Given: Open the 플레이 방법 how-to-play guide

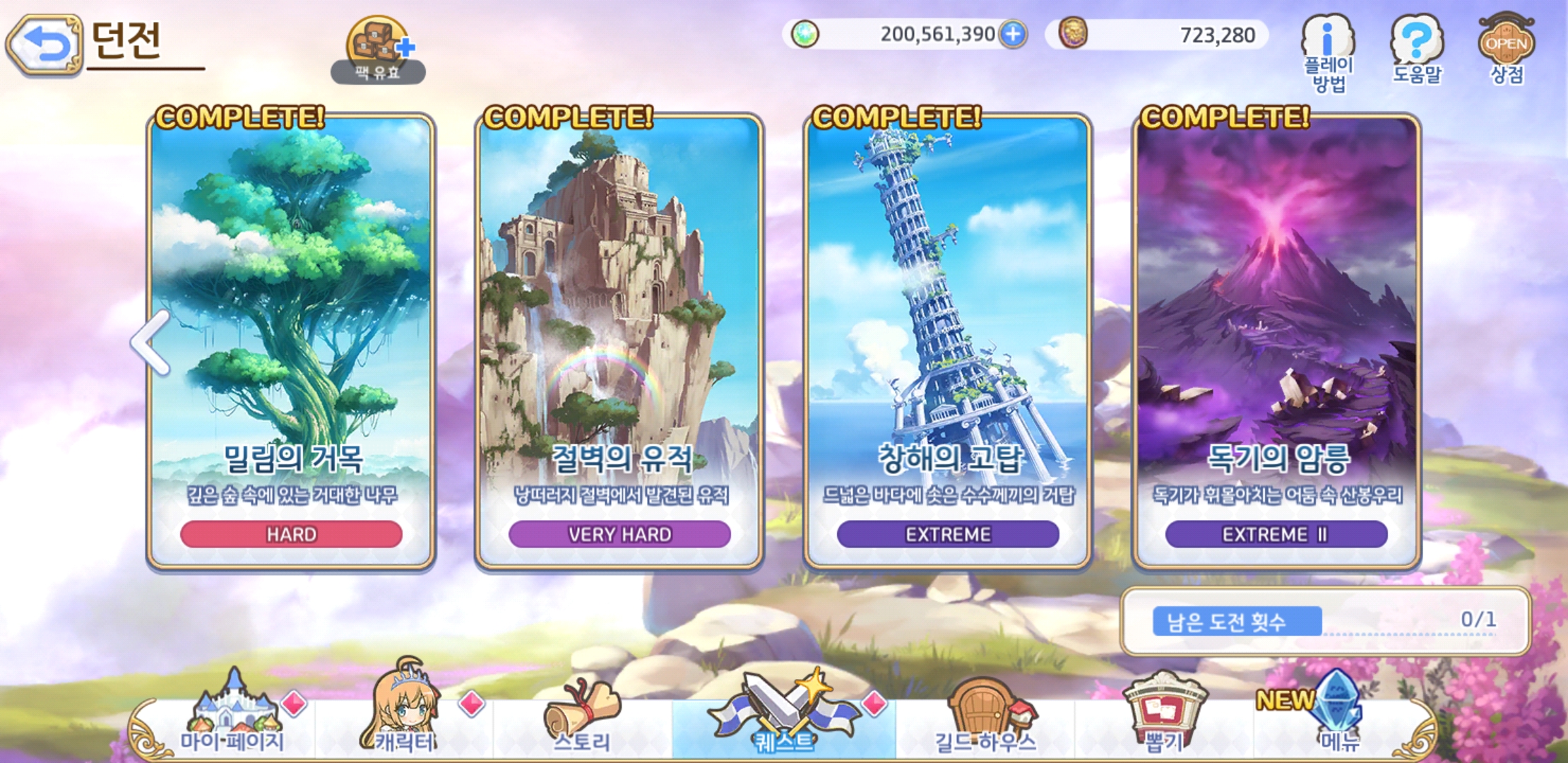Looking at the screenshot, I should point(1328,54).
